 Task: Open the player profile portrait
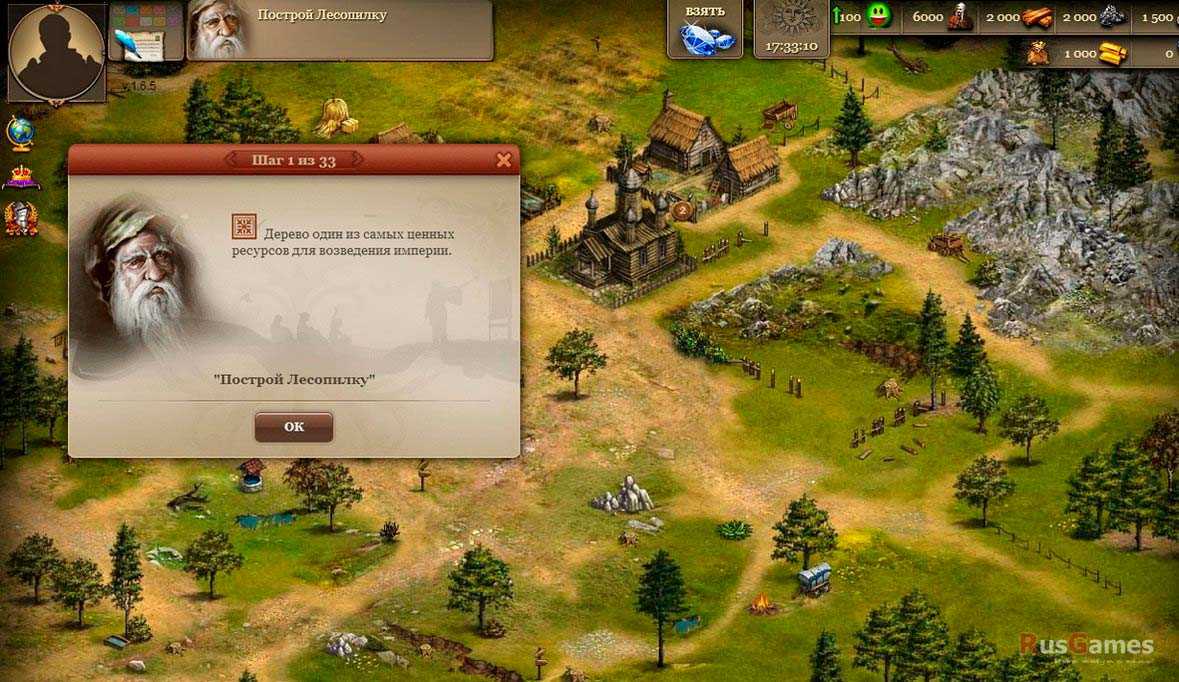55,52
